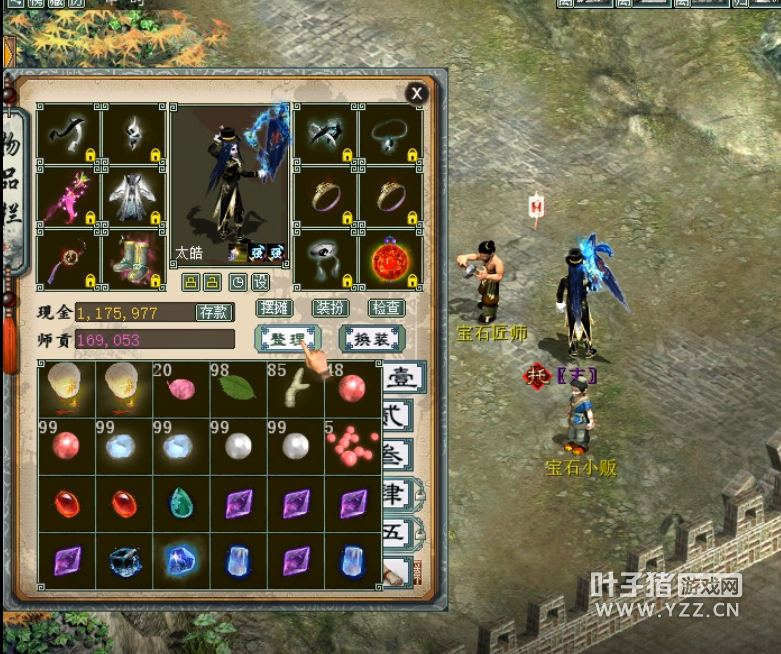Select the dark ice cube item
Screen dimensions: 781x654
(x=124, y=561)
